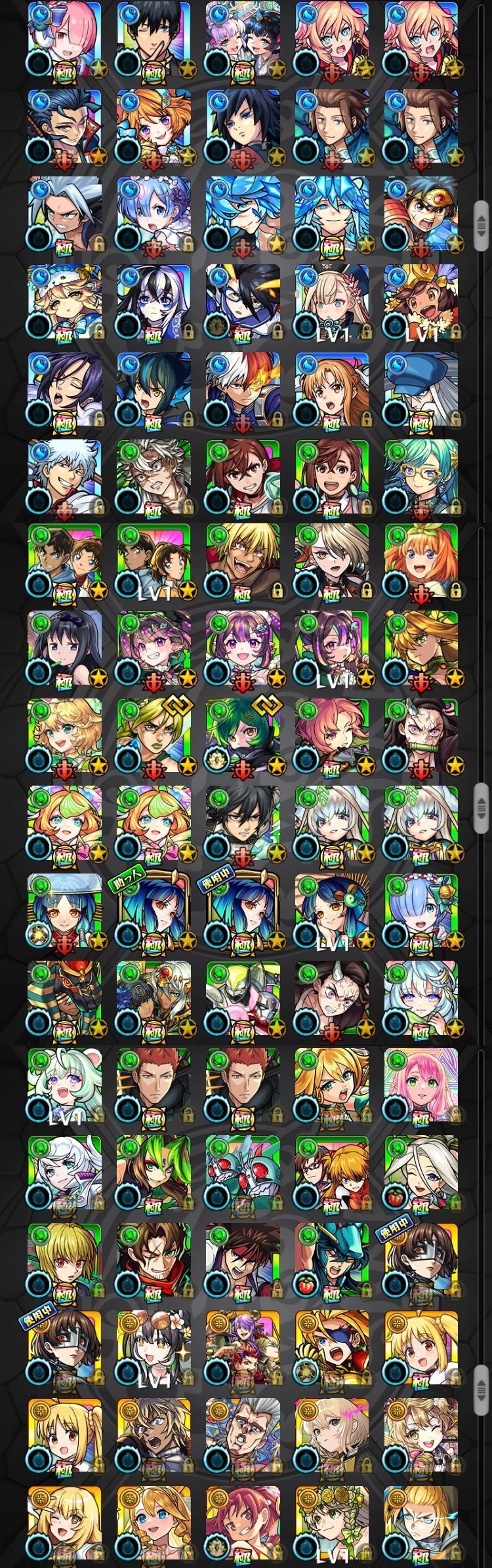The image size is (492, 1568).
Task: Select the orange-haired girl with eyepatch
Action: [331, 1348]
